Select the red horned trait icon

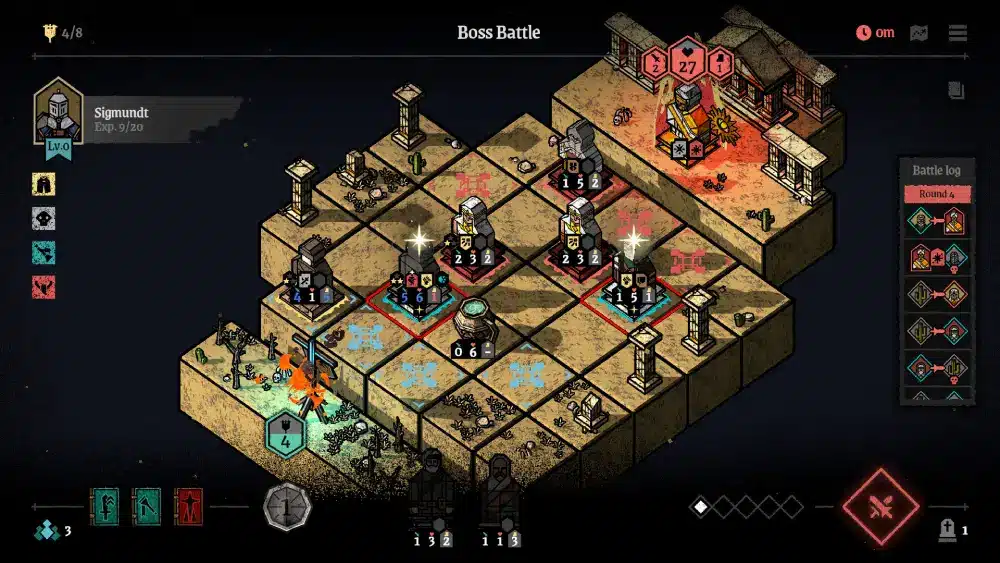click(43, 287)
